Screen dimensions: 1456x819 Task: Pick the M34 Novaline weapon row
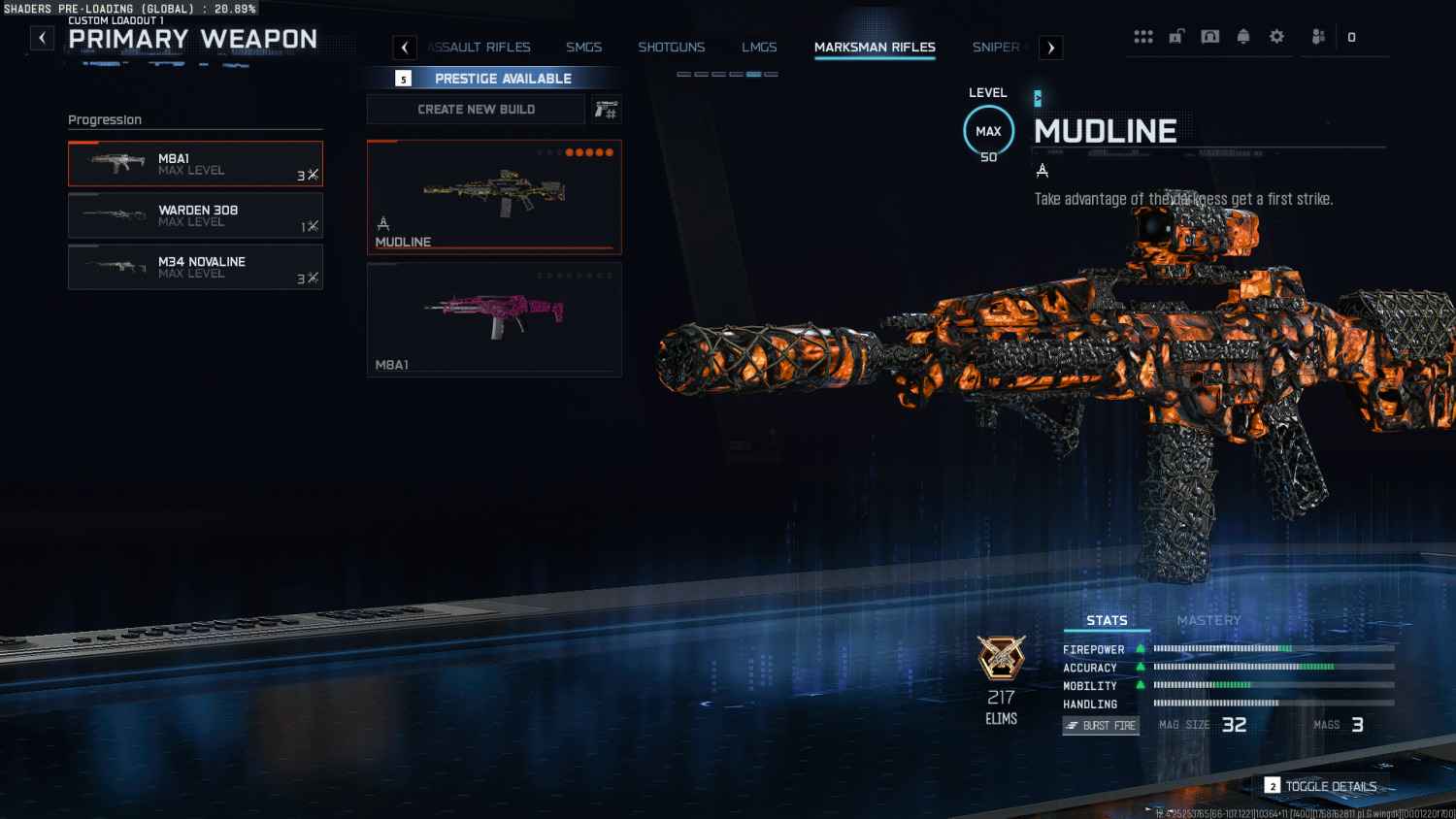click(x=195, y=267)
